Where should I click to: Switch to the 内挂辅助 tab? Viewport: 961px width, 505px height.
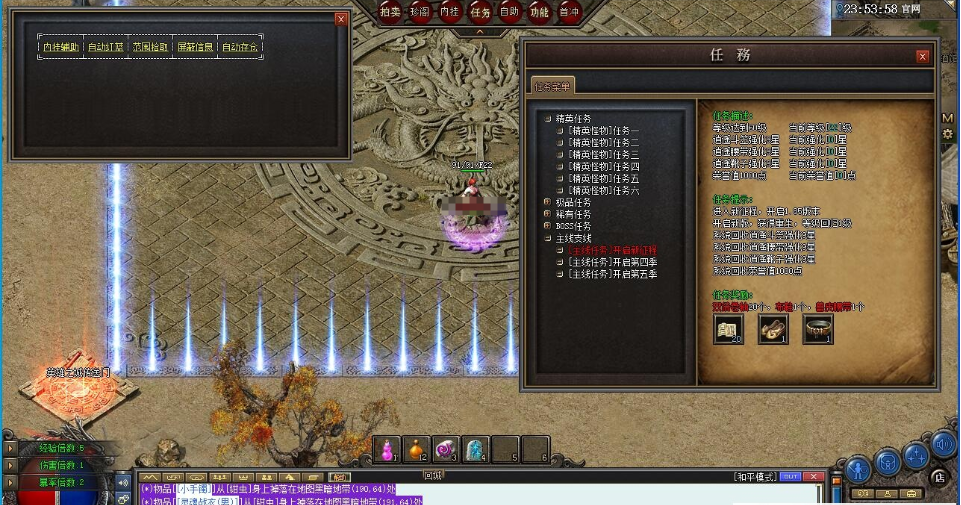tap(61, 47)
